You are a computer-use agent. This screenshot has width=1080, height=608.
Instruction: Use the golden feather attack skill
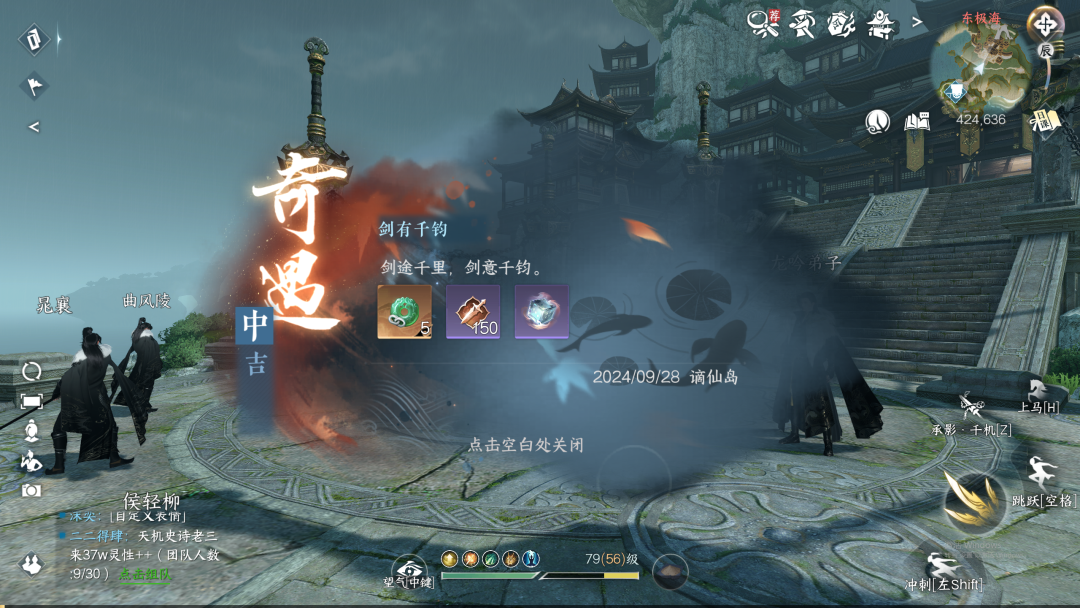971,498
